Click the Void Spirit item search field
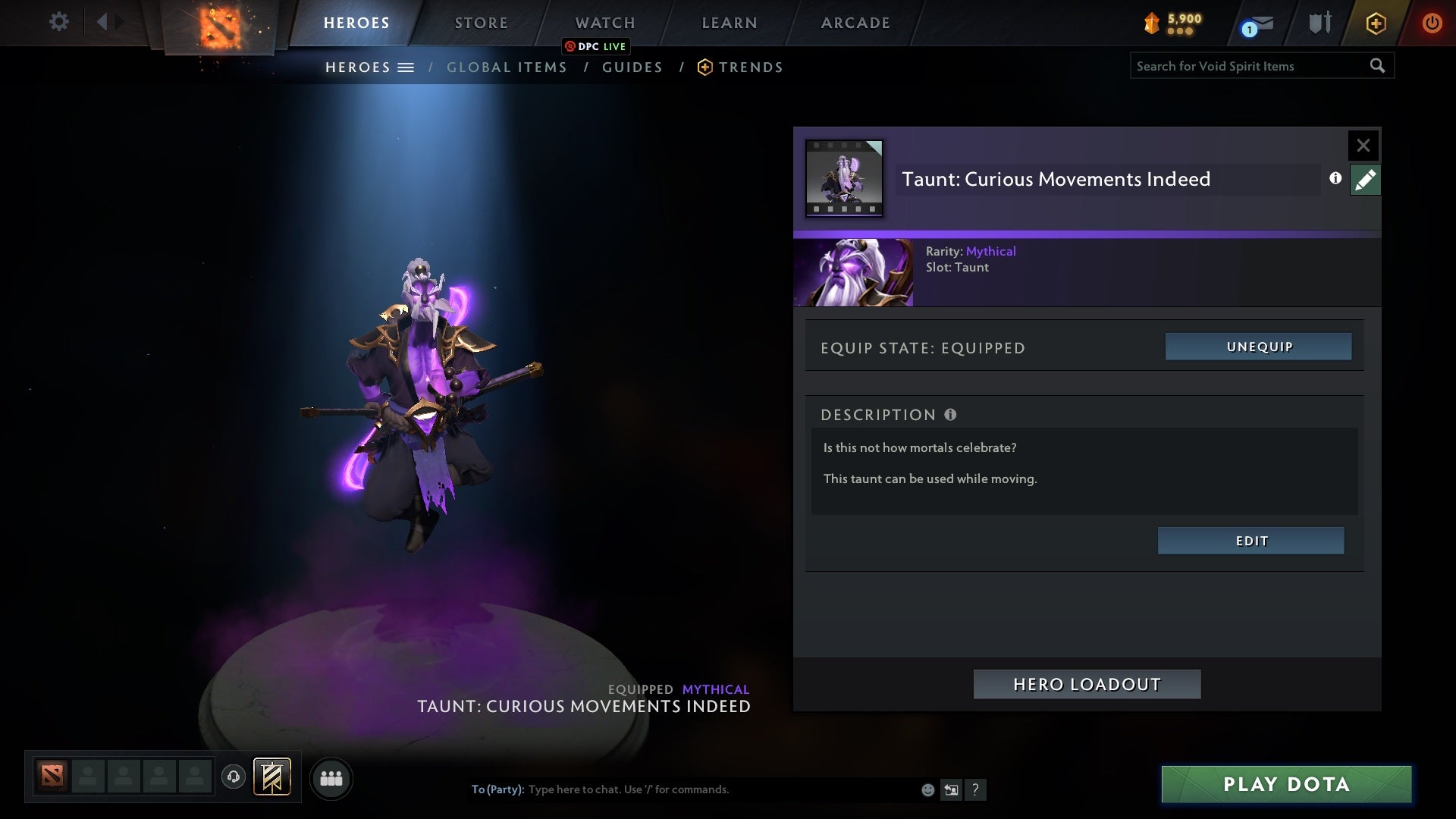Screen dimensions: 1456x819 (x=1251, y=66)
